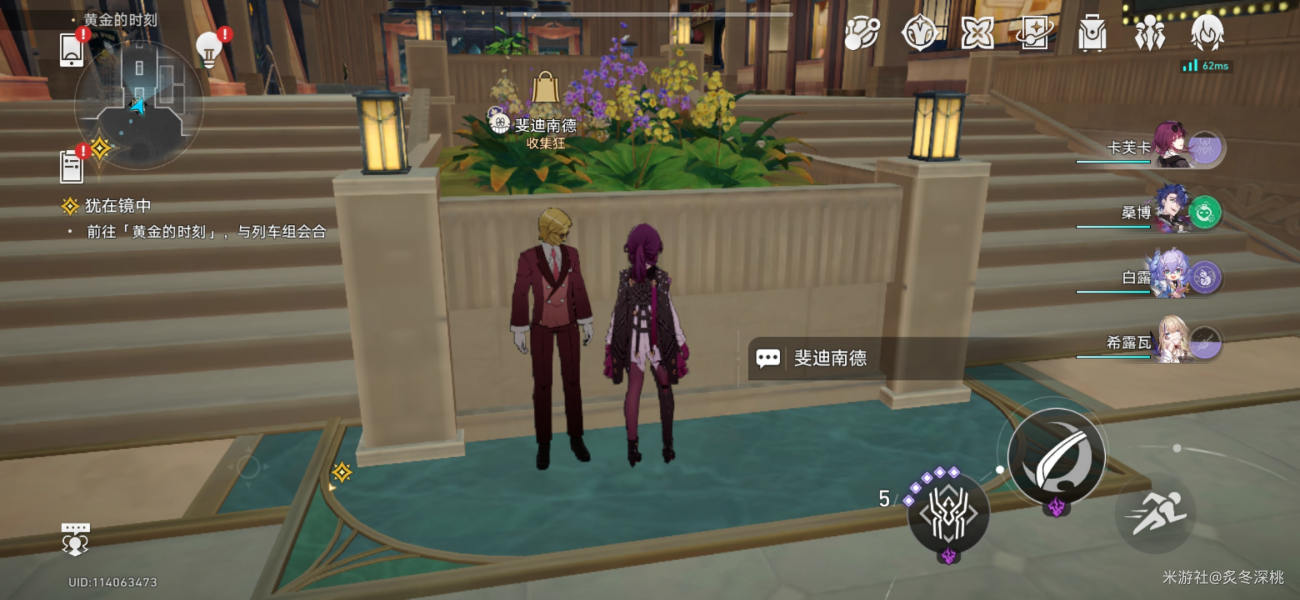Image resolution: width=1300 pixels, height=600 pixels.
Task: Open the Warp planet icon
Action: pos(860,34)
